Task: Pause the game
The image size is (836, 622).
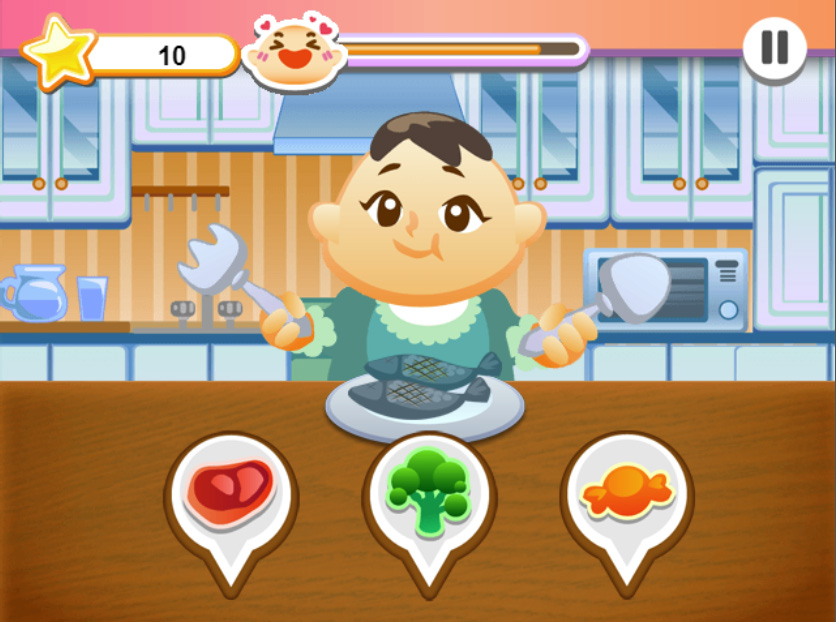Action: (775, 48)
